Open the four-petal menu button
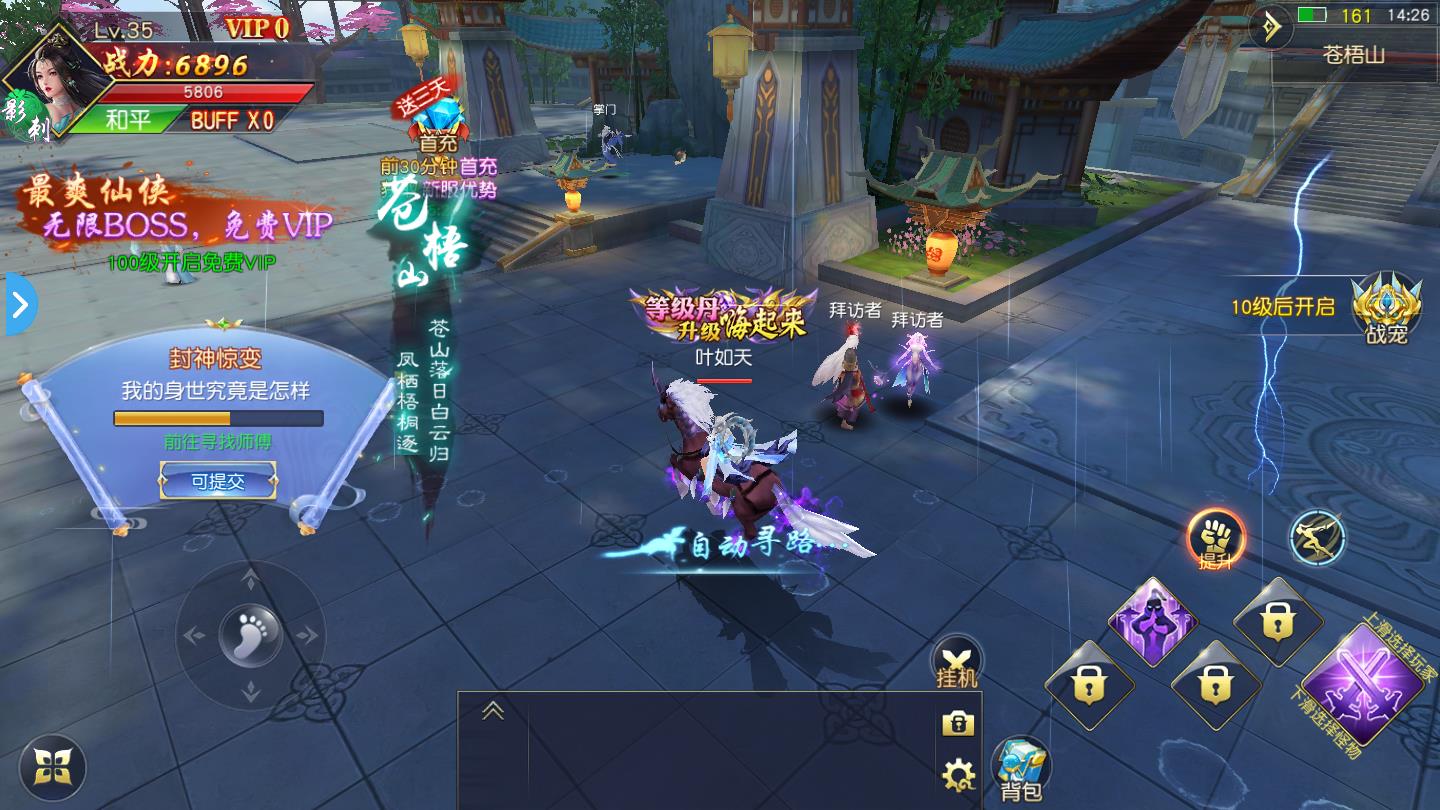Screen dimensions: 1440x810 coord(52,768)
